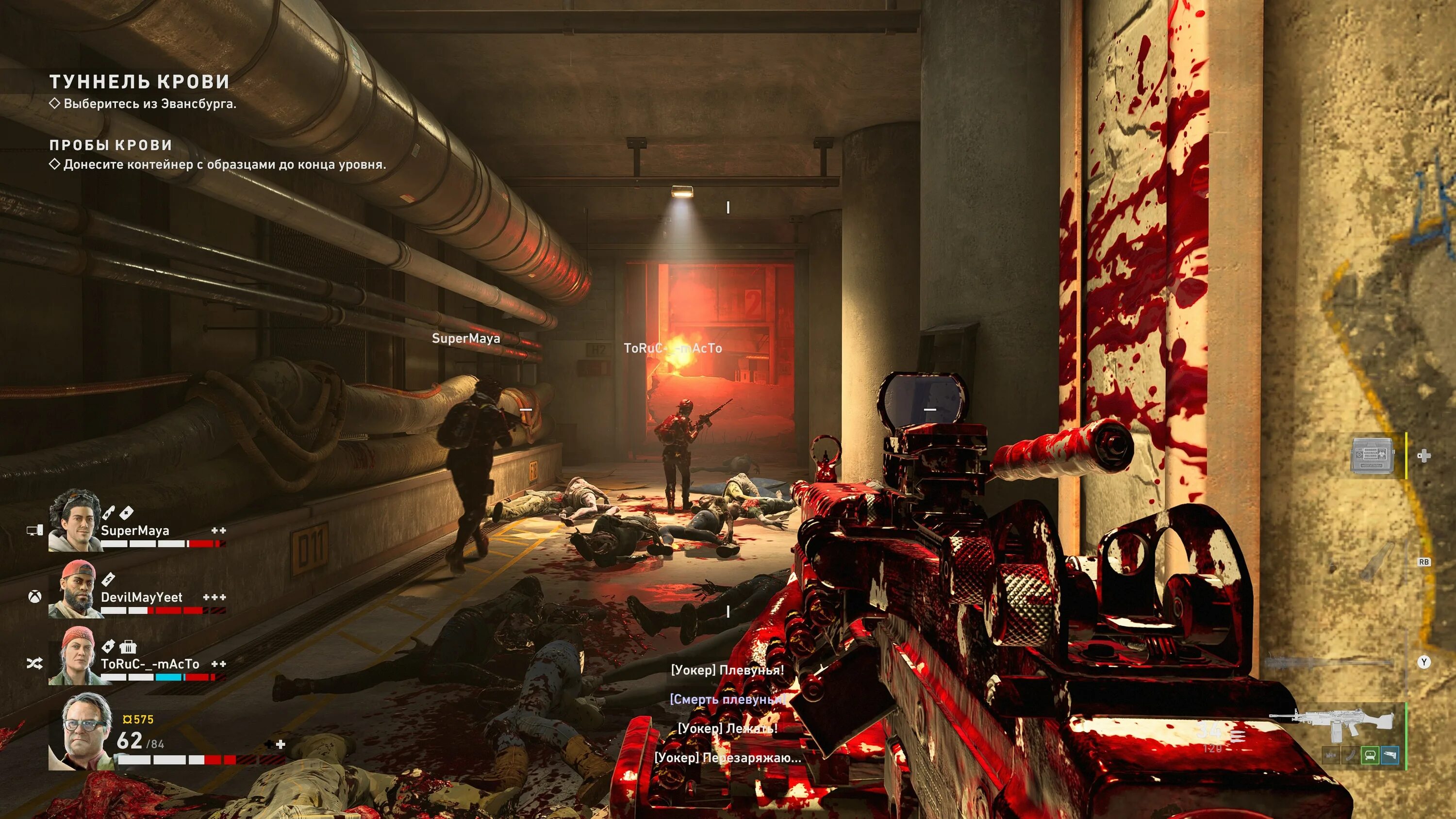Screen dimensions: 1456x819
Task: Click the "Пробы крови" secondary objective
Action: click(111, 145)
